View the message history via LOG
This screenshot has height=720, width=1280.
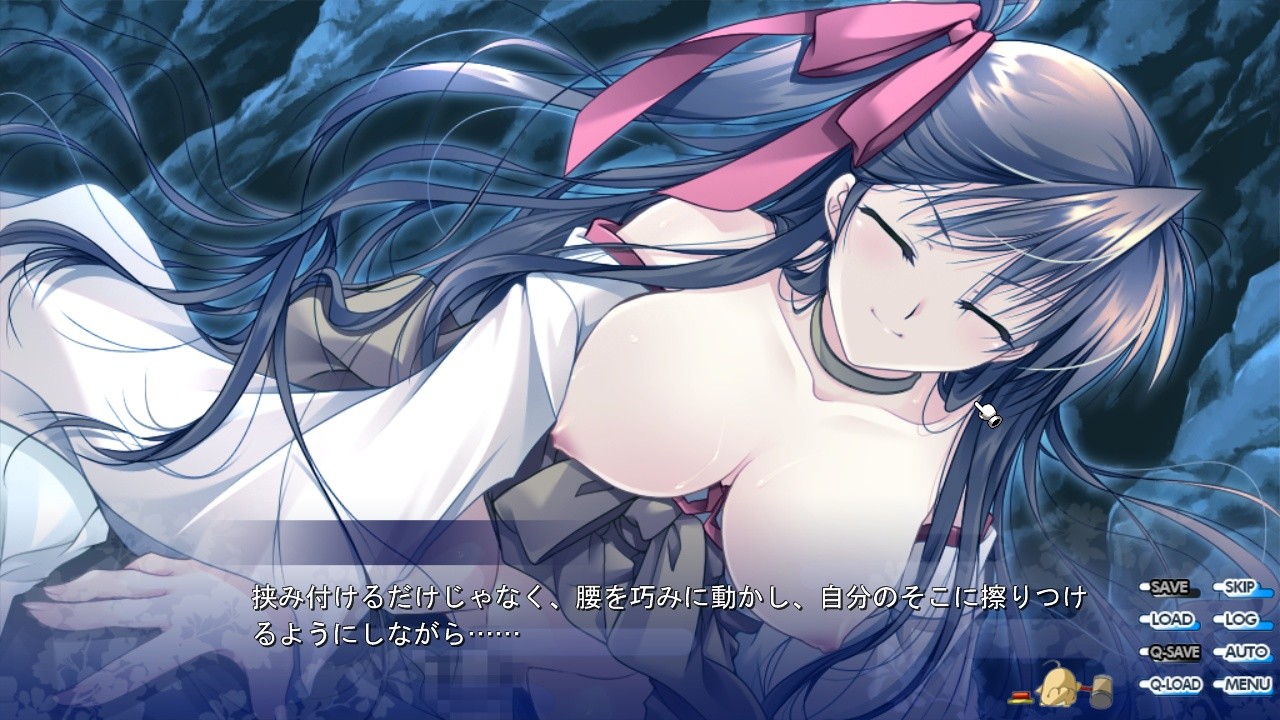pyautogui.click(x=1241, y=619)
